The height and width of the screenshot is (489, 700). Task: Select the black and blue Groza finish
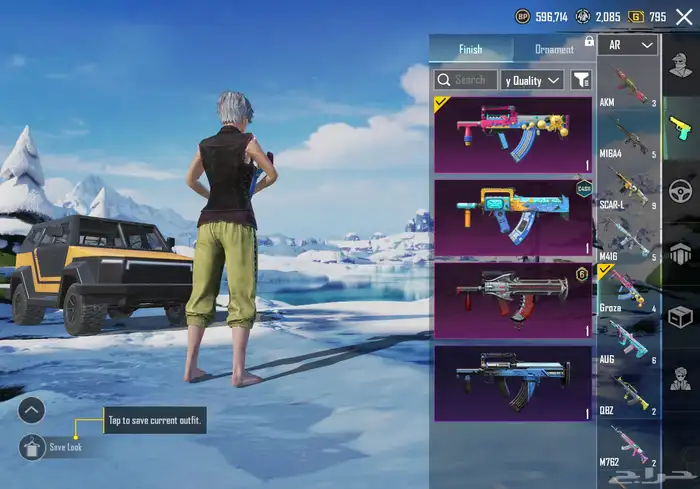[514, 383]
